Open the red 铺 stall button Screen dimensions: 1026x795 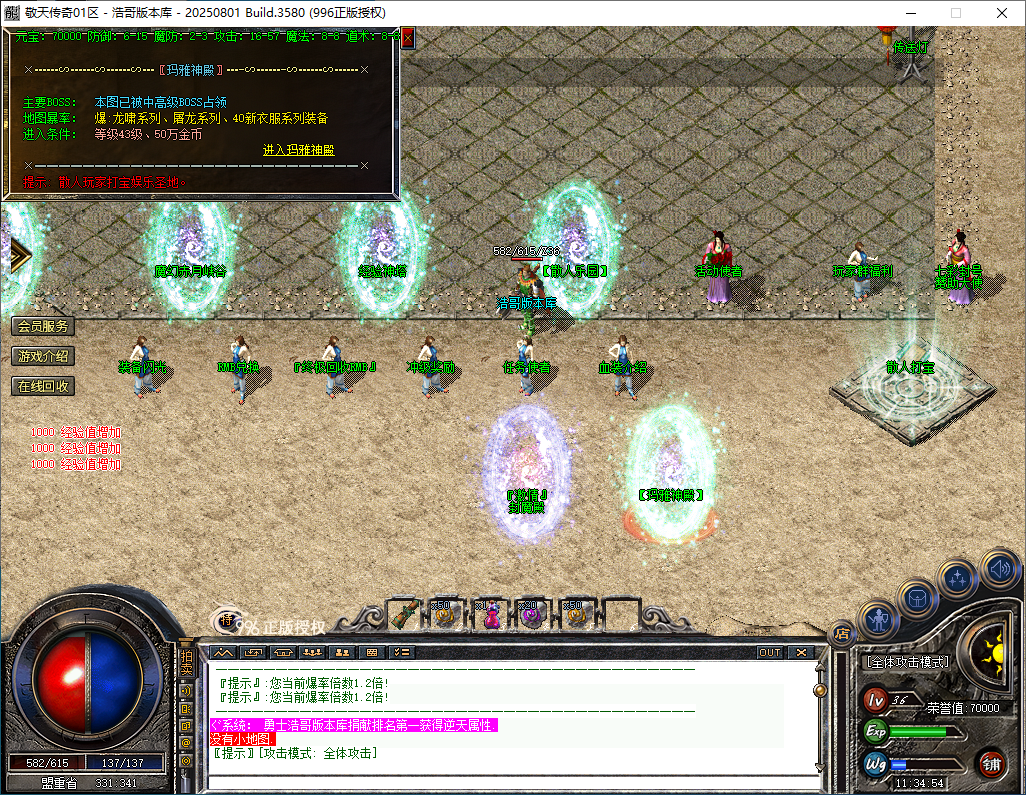tap(991, 764)
